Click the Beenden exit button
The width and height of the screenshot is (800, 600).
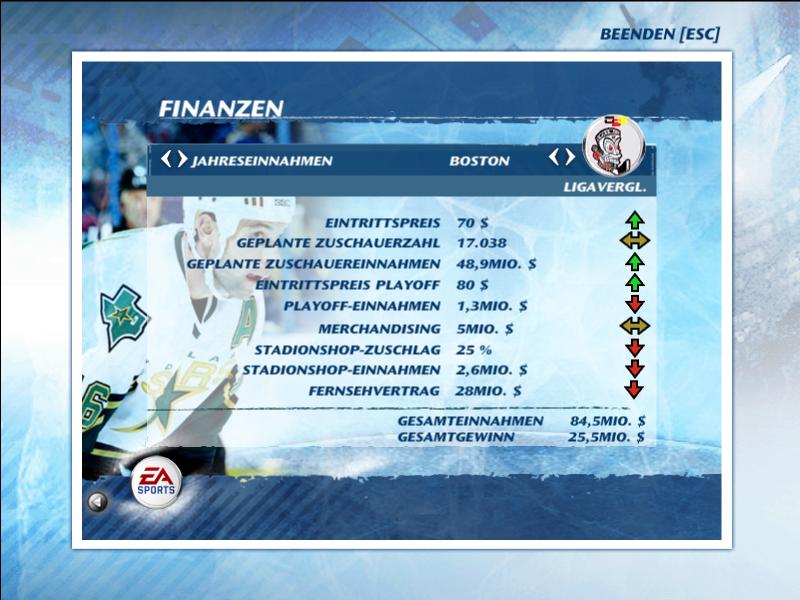pyautogui.click(x=659, y=34)
